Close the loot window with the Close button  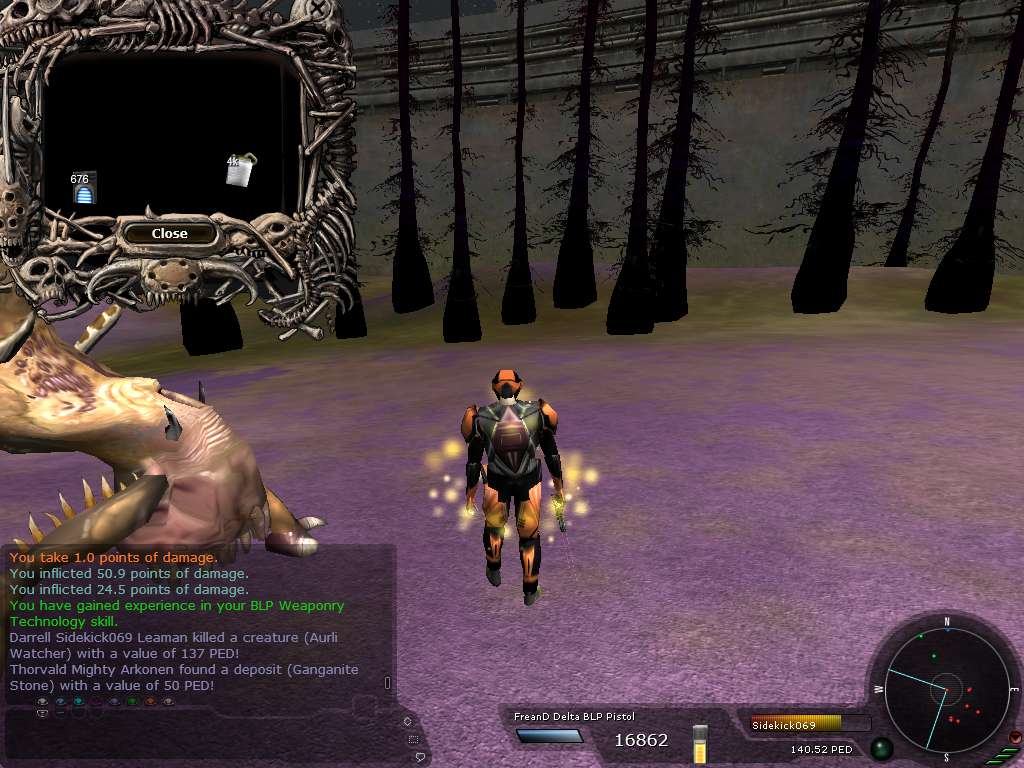click(x=169, y=234)
